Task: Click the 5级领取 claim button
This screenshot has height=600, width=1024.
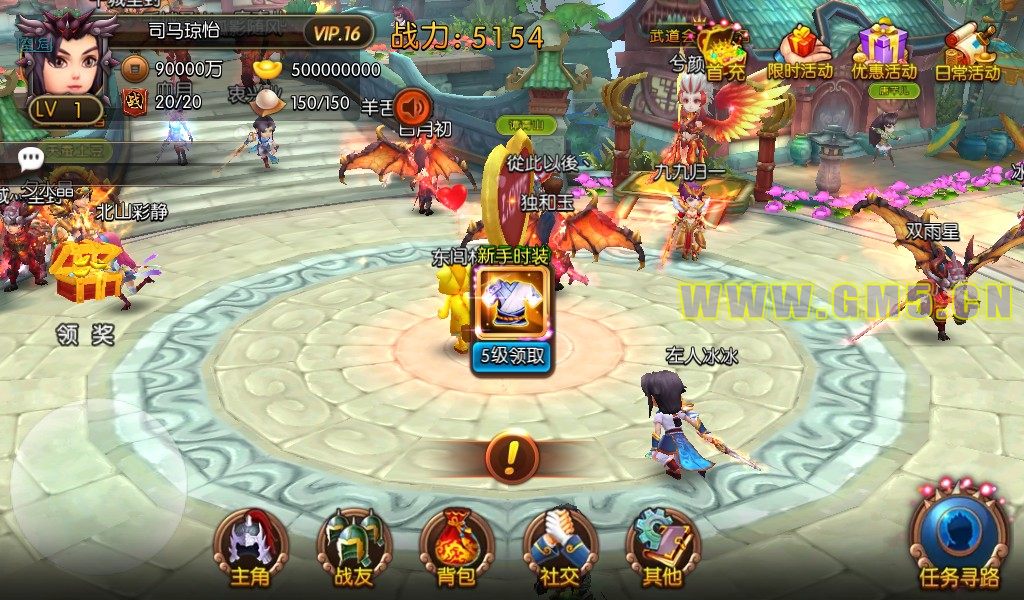Action: tap(512, 355)
